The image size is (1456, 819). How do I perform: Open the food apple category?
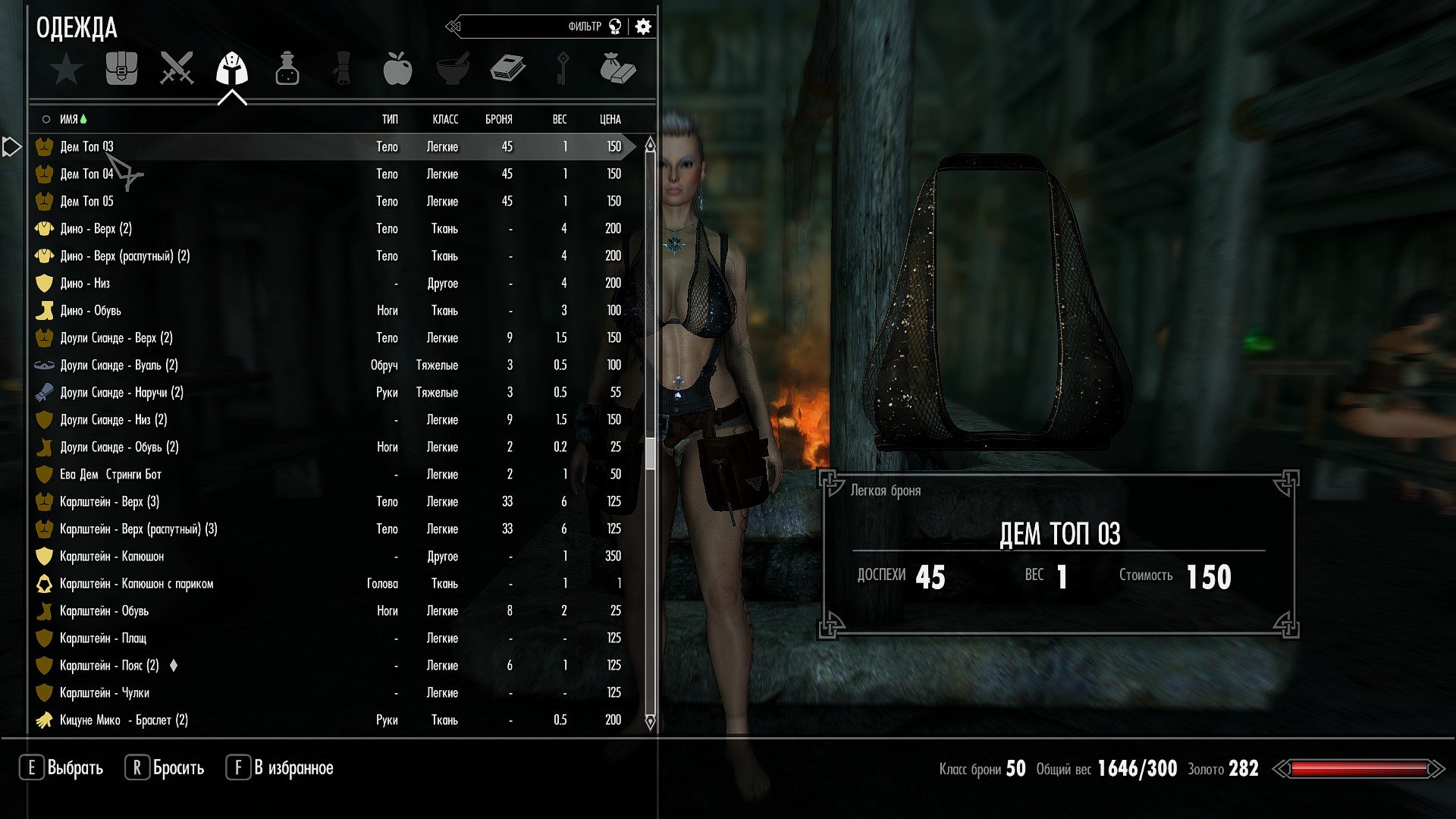point(397,69)
